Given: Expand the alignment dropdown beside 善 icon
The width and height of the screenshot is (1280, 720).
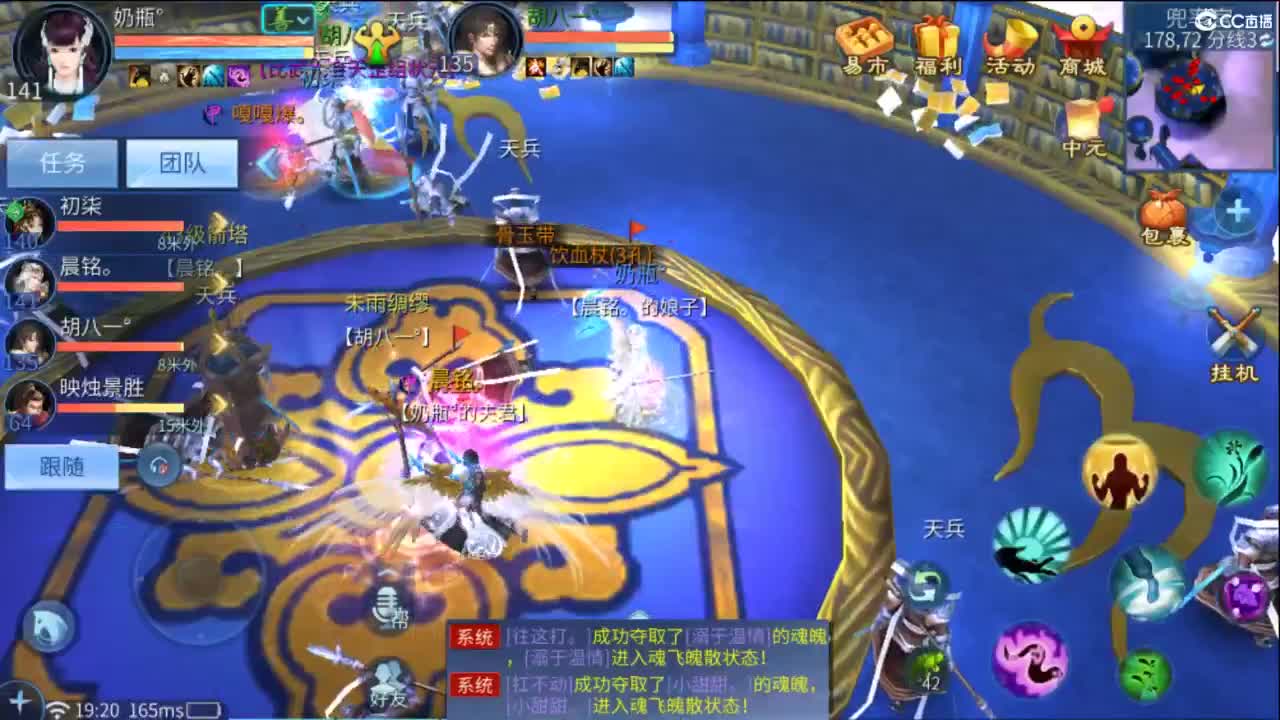Looking at the screenshot, I should tap(303, 22).
